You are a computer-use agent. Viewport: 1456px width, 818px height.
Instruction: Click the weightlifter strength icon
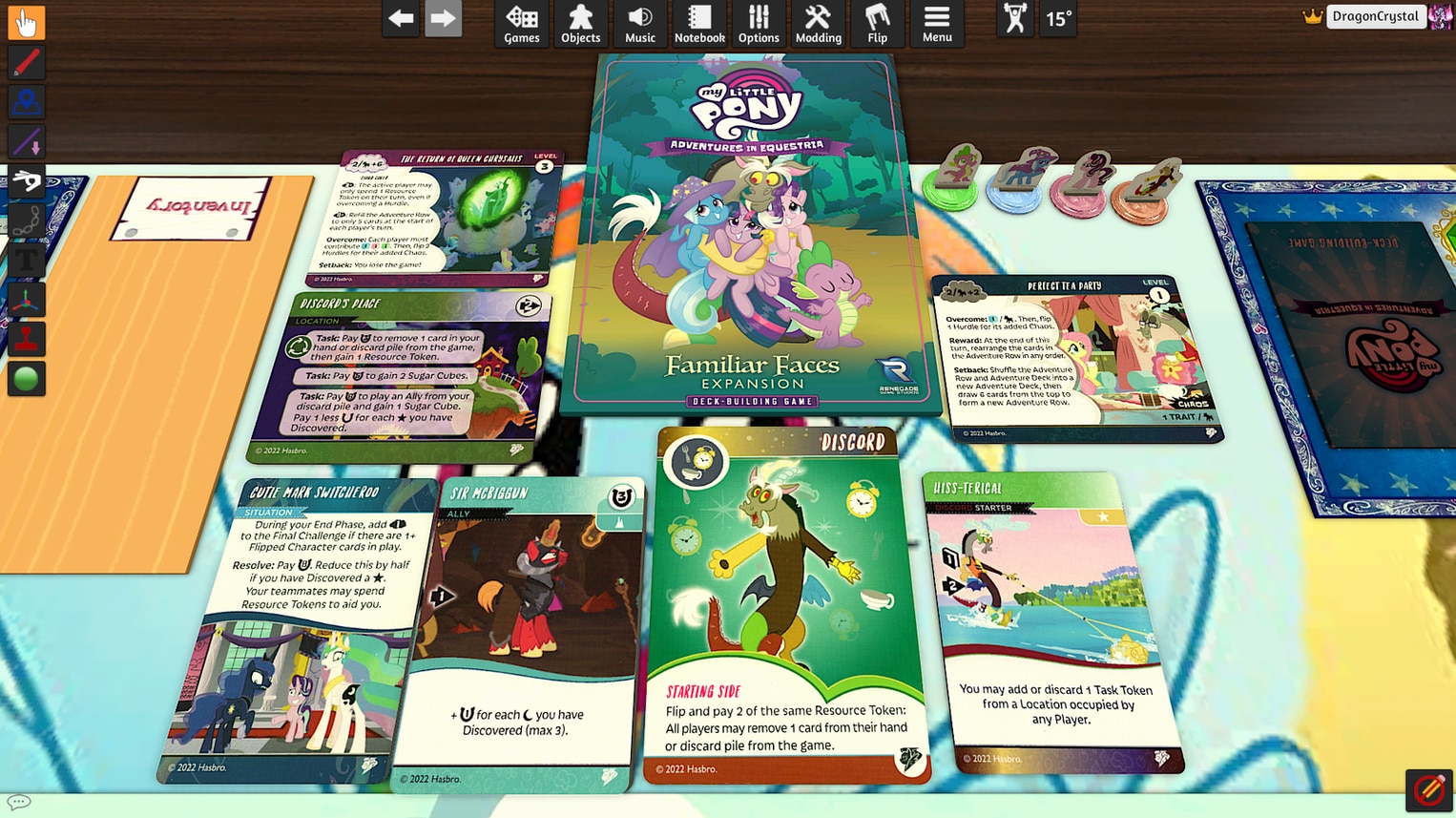coord(1013,18)
